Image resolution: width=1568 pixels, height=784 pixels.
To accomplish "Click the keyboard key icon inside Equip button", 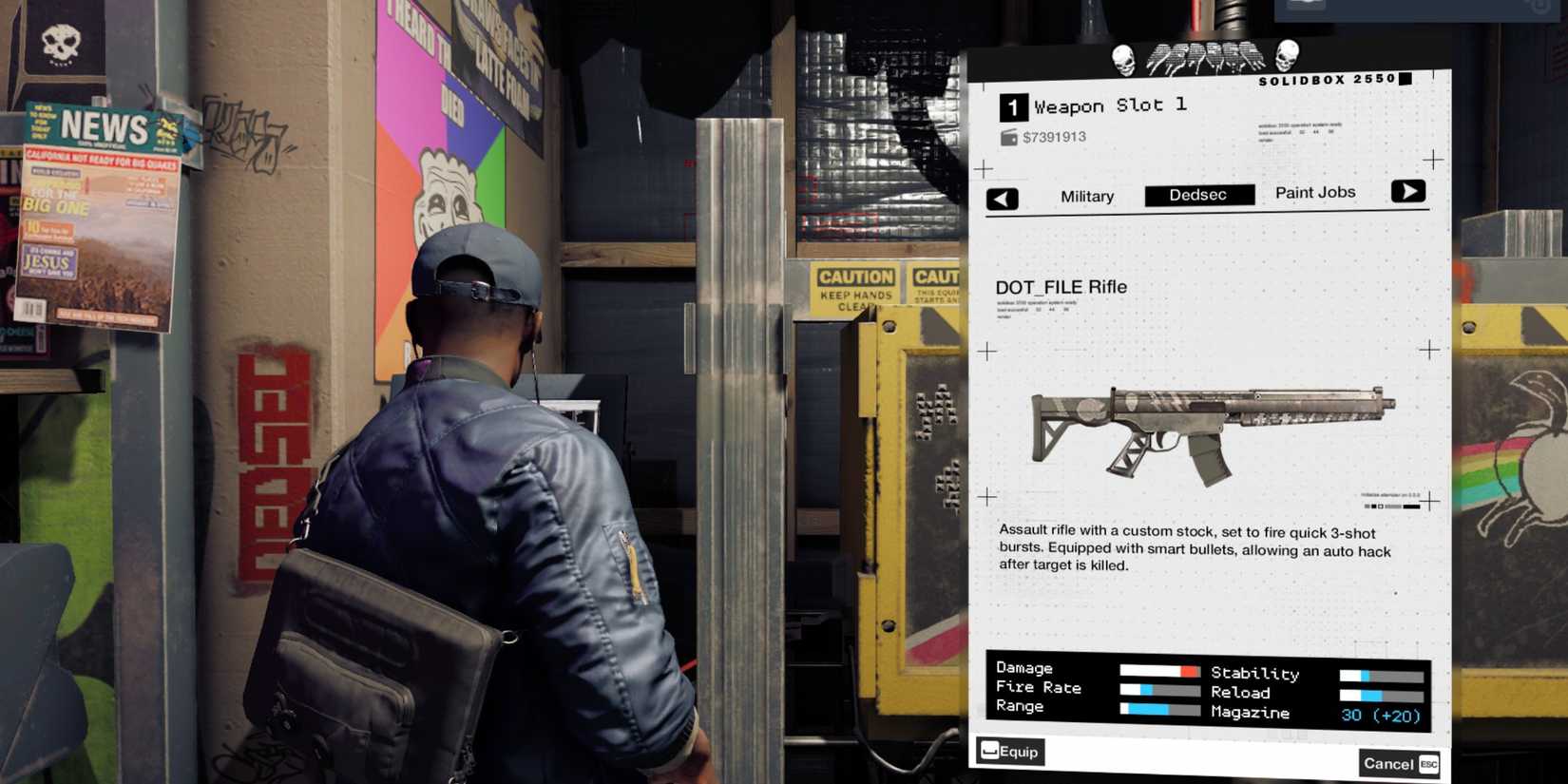I will (x=991, y=751).
